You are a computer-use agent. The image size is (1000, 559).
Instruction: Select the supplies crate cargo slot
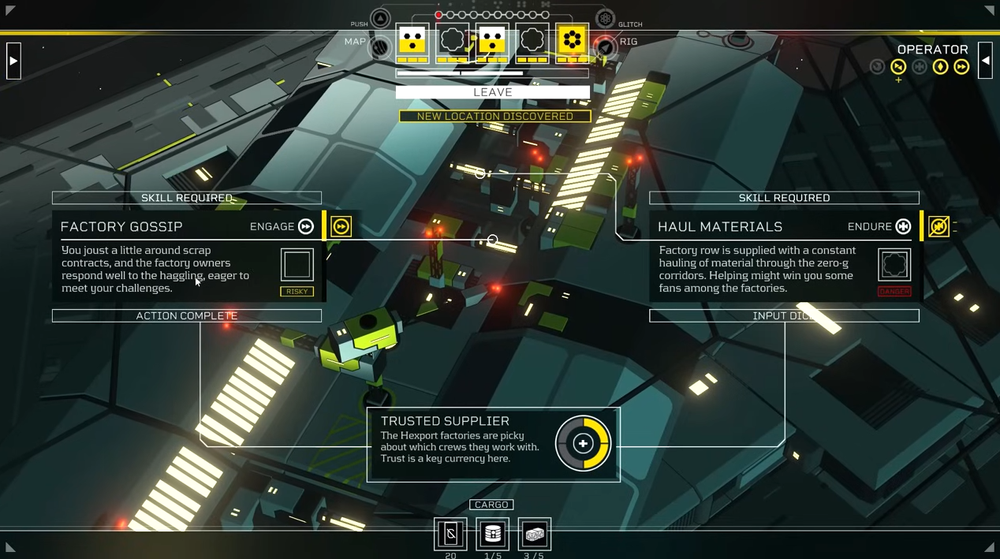coord(535,534)
